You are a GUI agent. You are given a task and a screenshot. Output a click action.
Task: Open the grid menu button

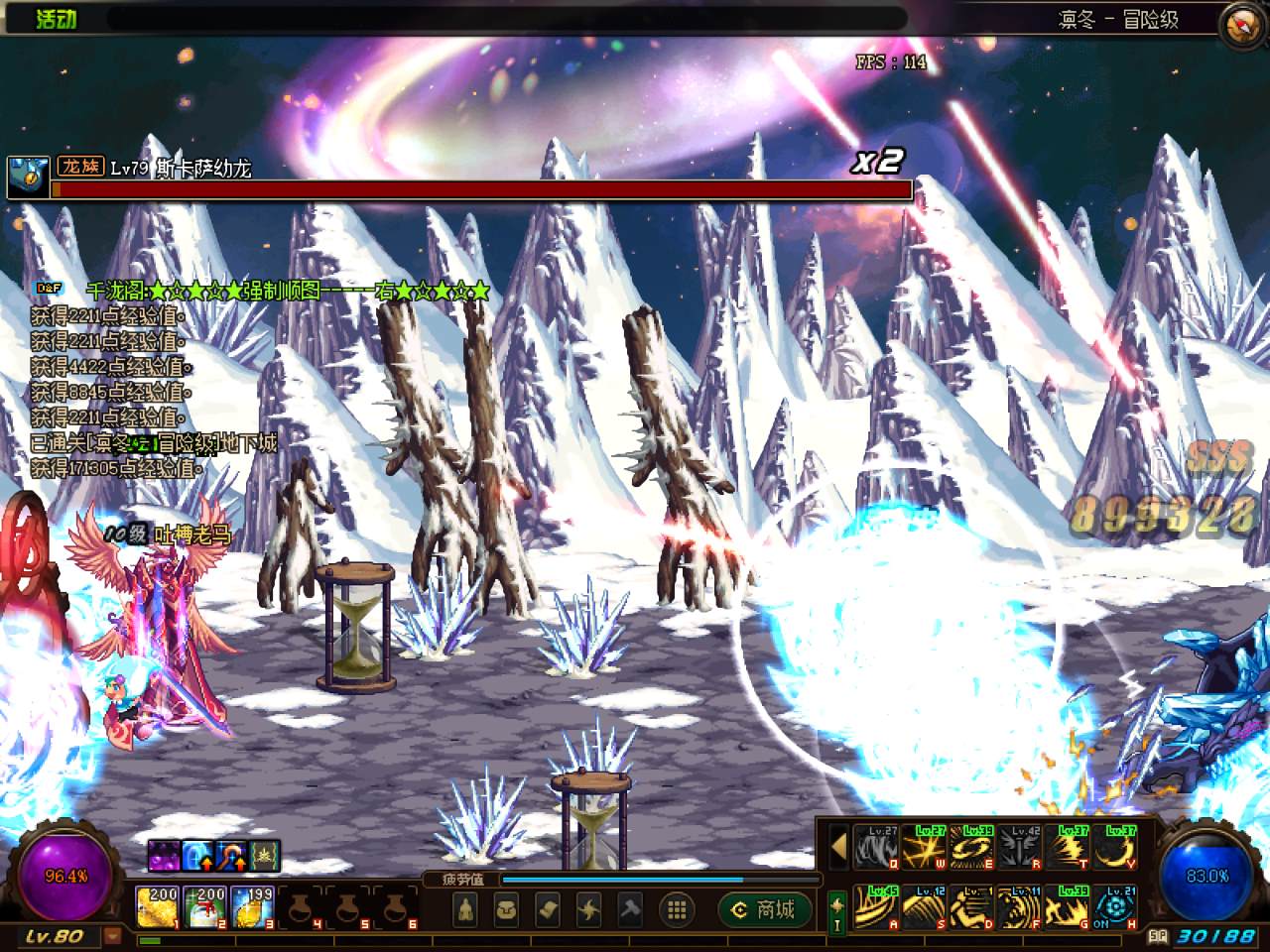click(677, 908)
